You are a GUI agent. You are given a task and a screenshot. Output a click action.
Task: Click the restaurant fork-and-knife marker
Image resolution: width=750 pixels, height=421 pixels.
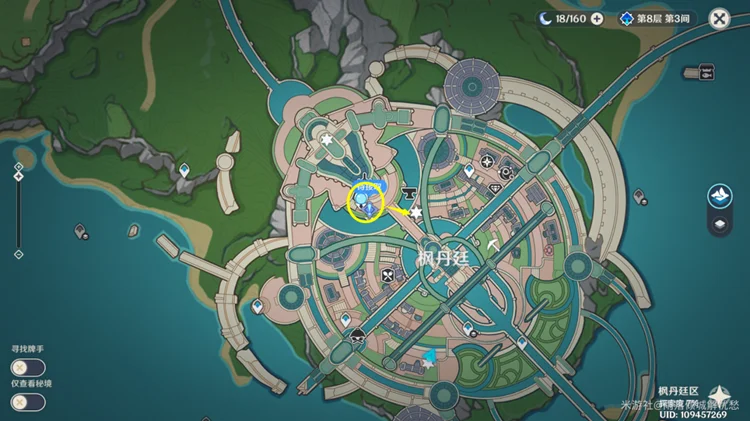tap(387, 274)
